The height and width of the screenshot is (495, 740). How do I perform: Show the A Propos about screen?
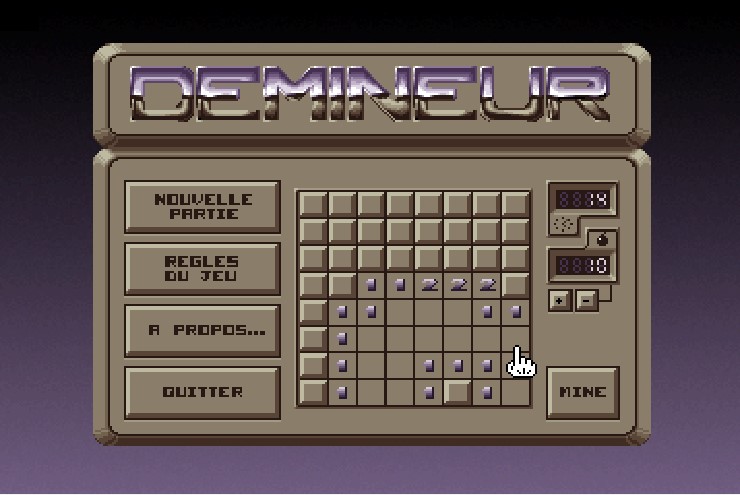tap(202, 330)
